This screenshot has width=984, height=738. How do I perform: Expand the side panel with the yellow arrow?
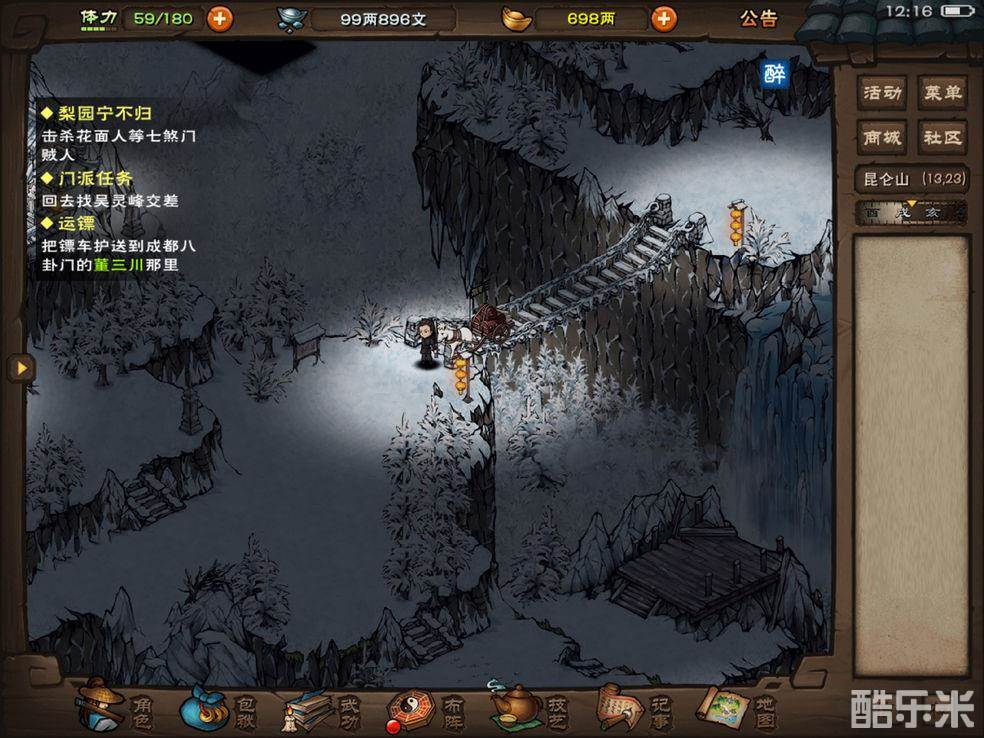coord(19,368)
